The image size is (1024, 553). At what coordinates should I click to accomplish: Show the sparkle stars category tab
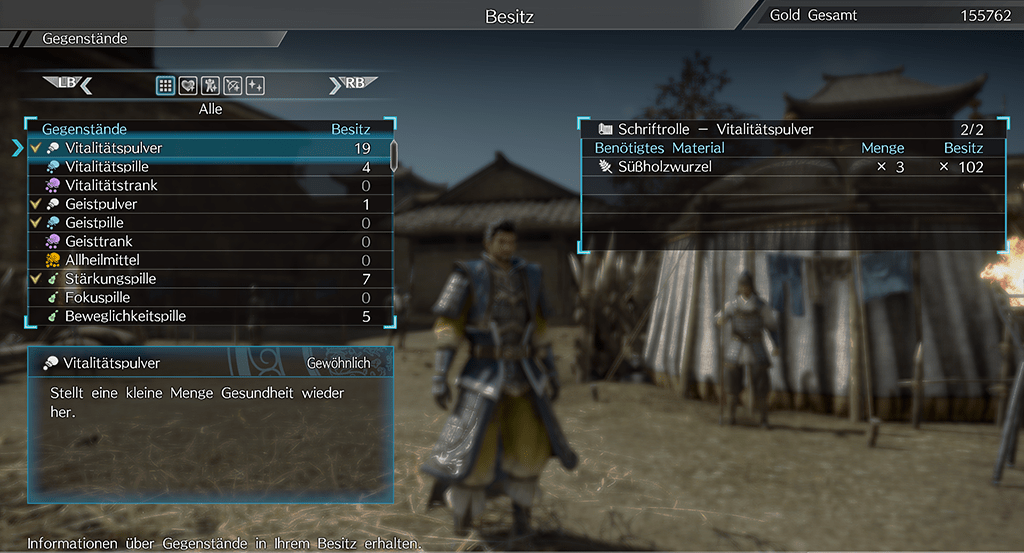coord(255,86)
